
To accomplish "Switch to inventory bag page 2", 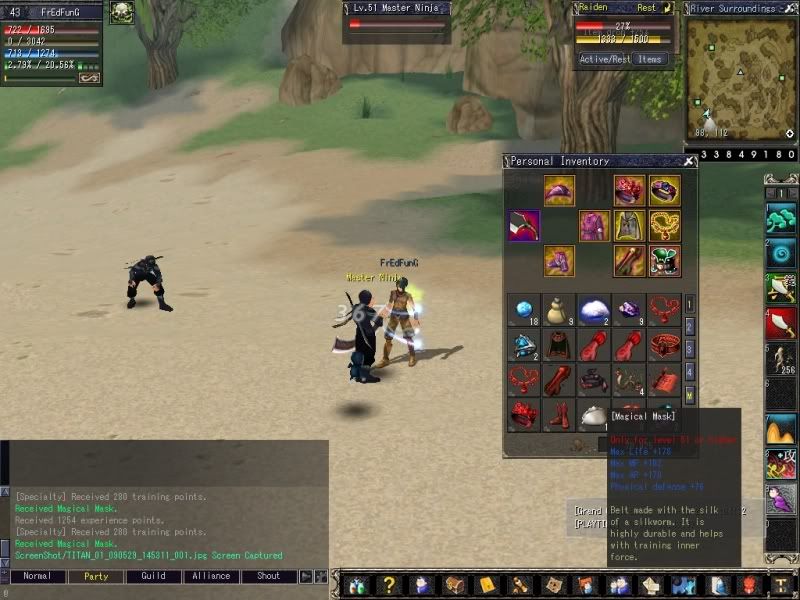I will click(690, 326).
